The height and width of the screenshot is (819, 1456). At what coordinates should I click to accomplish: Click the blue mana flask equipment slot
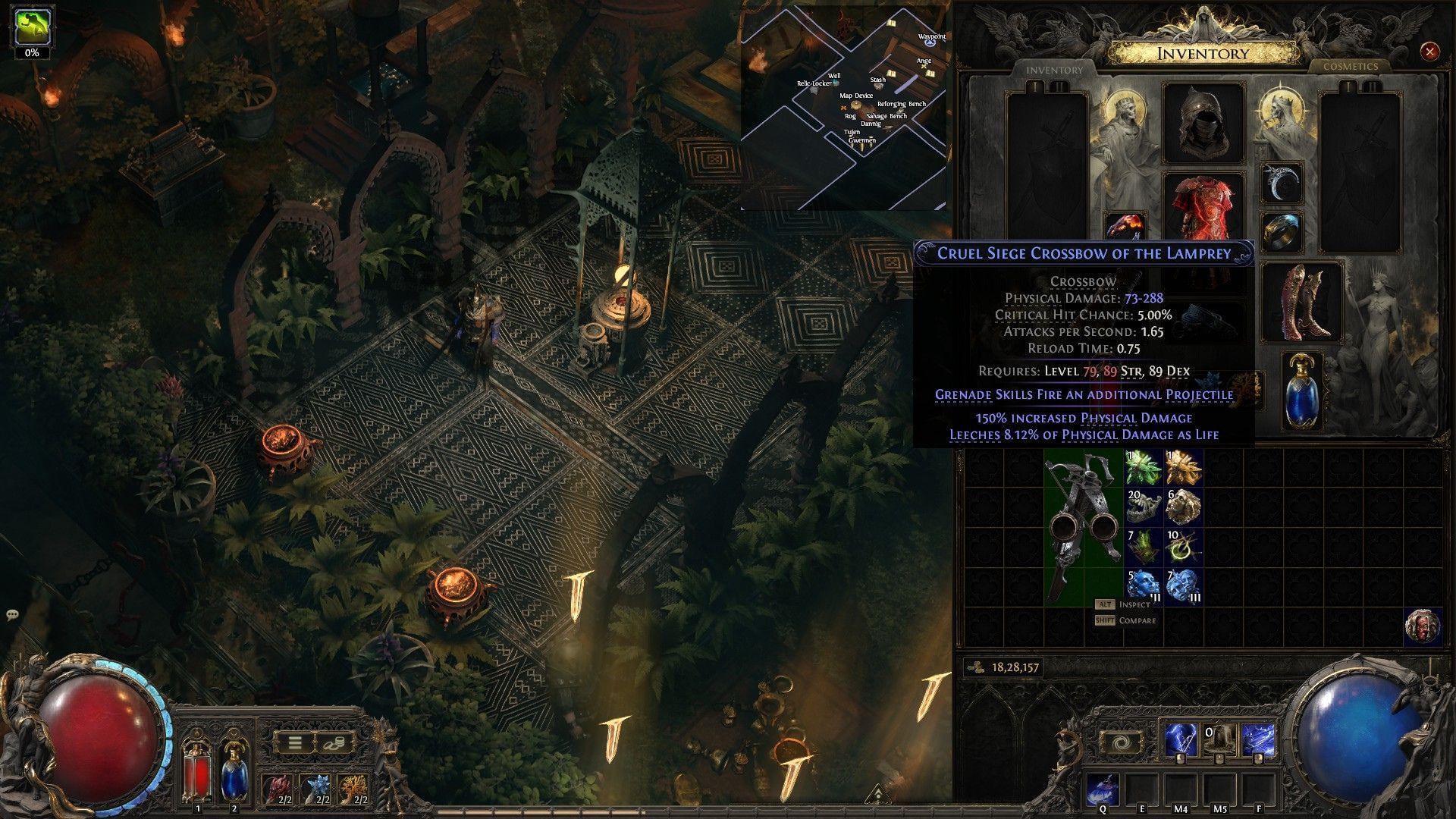tap(1303, 391)
